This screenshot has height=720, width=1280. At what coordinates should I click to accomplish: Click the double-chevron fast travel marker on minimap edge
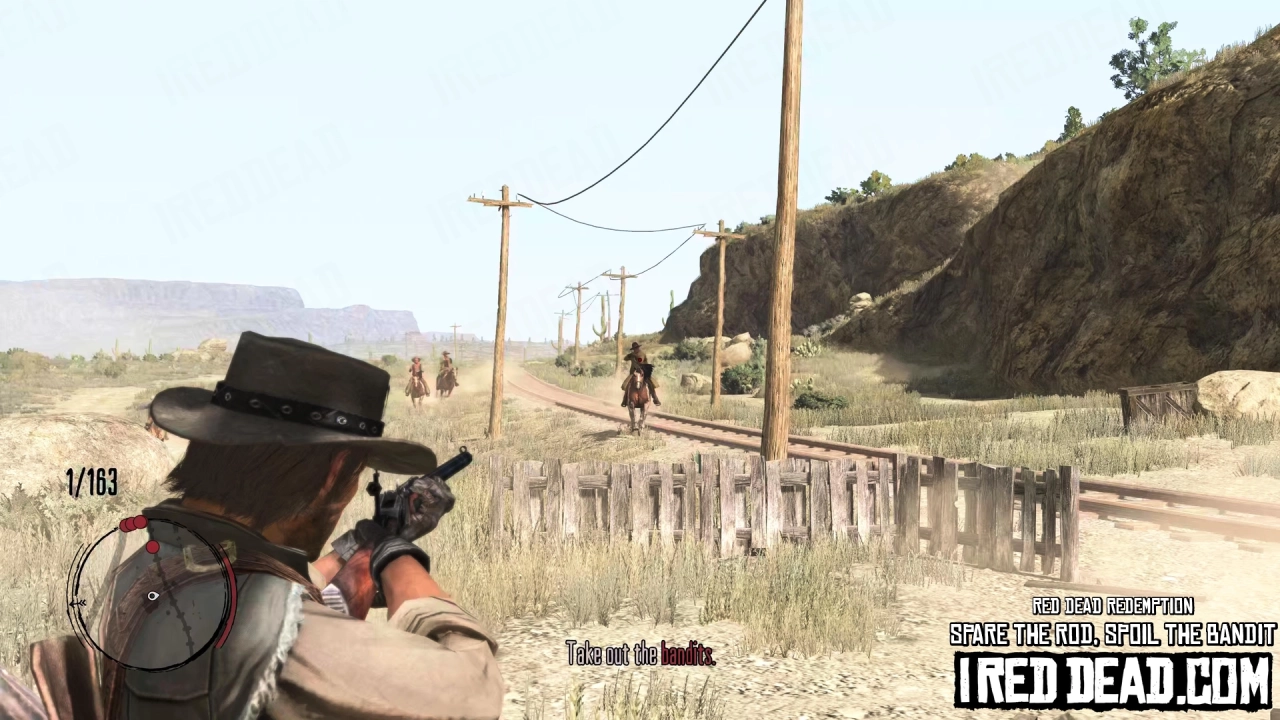tap(78, 601)
